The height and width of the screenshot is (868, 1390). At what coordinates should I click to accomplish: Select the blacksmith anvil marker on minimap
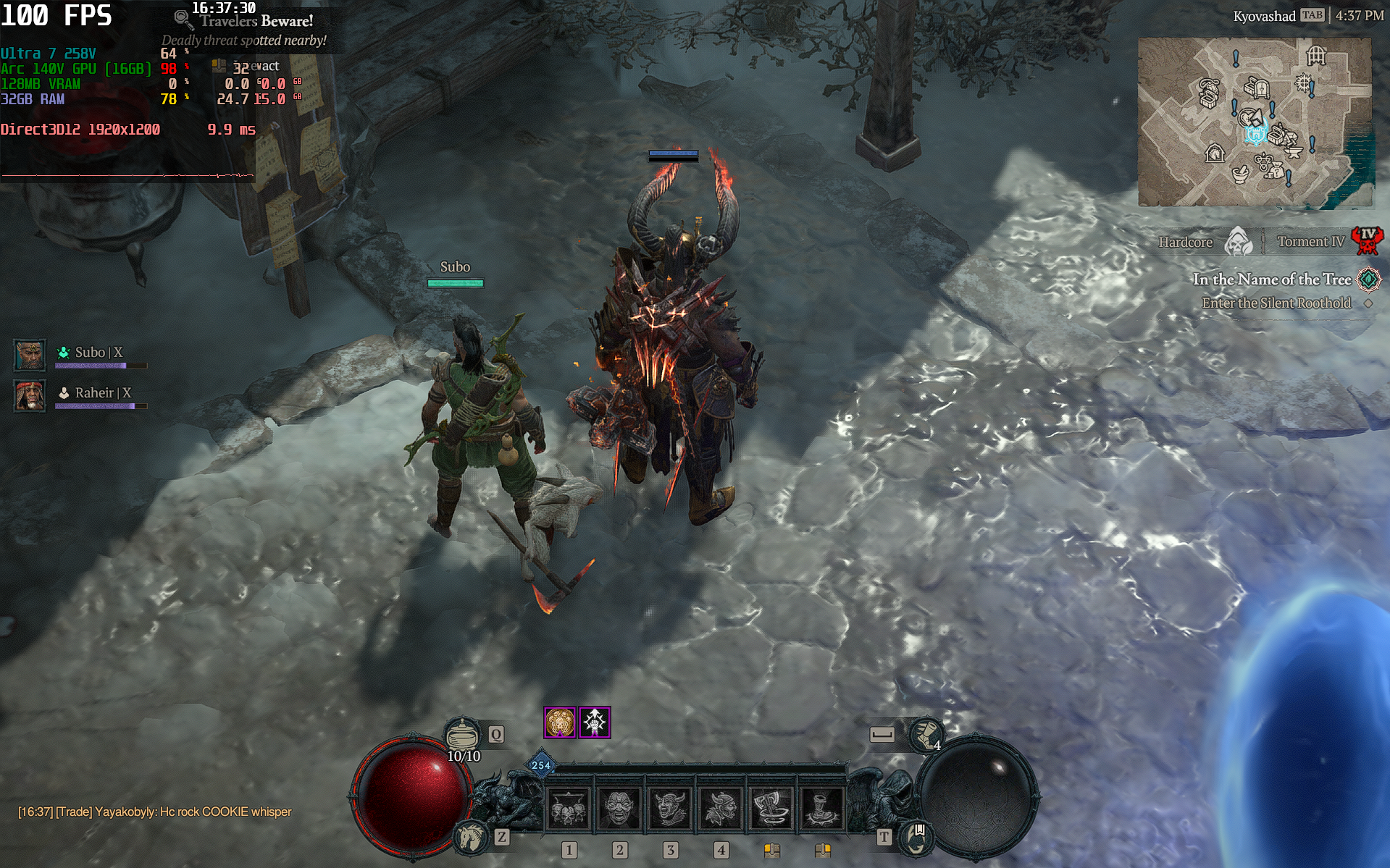coord(1294,151)
